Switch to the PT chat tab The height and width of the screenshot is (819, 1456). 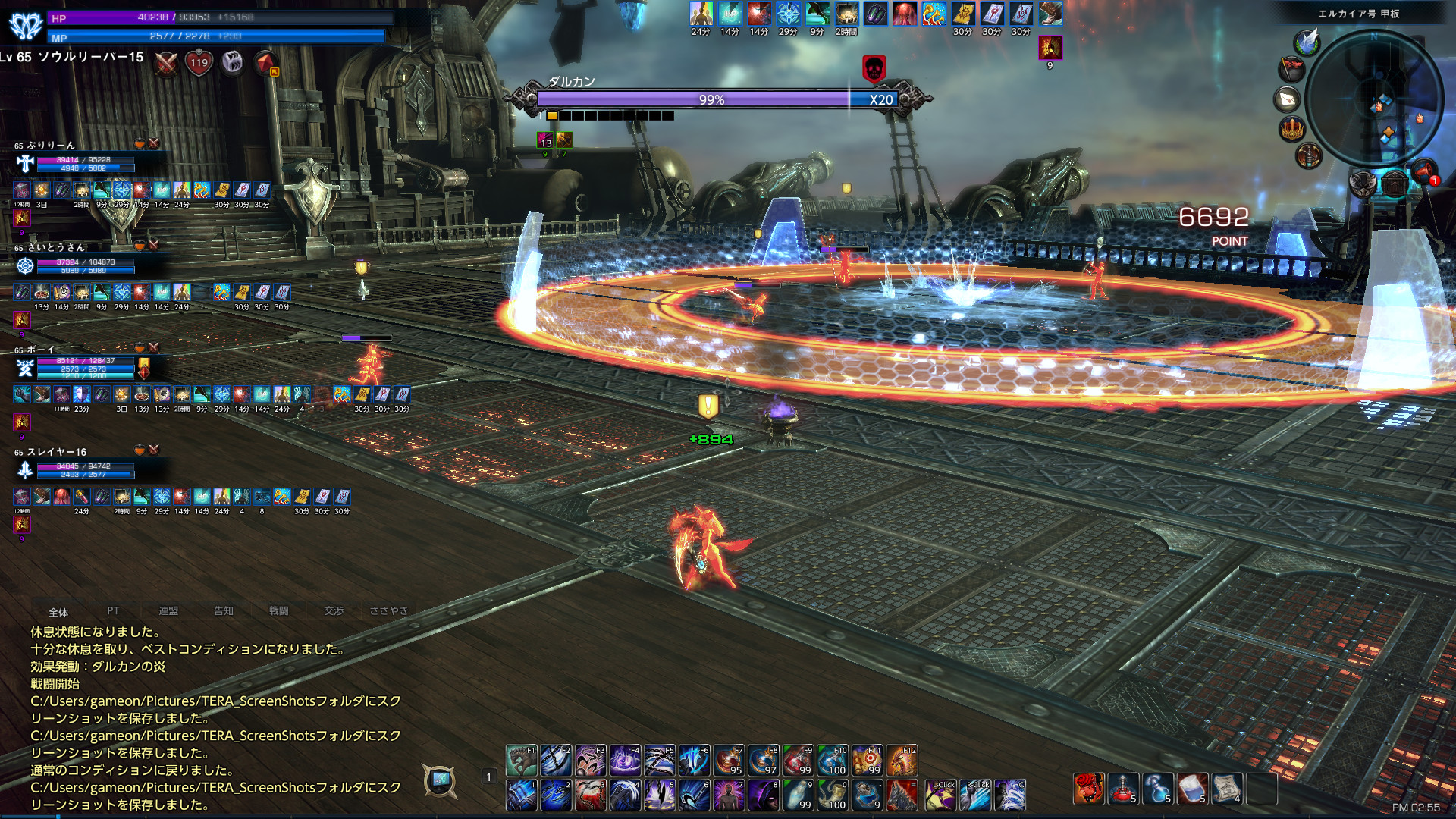(113, 611)
